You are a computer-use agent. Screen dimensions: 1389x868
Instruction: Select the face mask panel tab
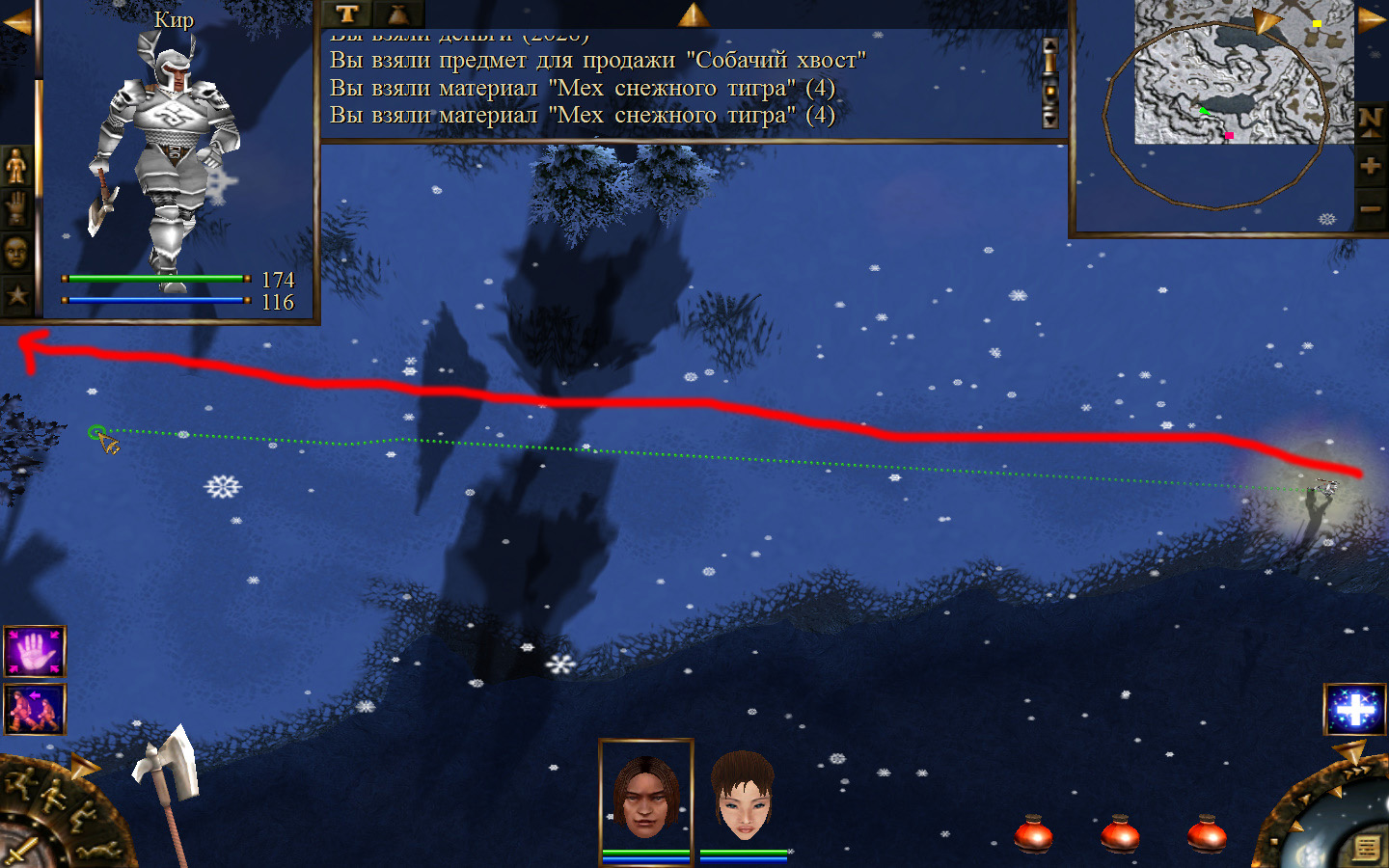(16, 253)
